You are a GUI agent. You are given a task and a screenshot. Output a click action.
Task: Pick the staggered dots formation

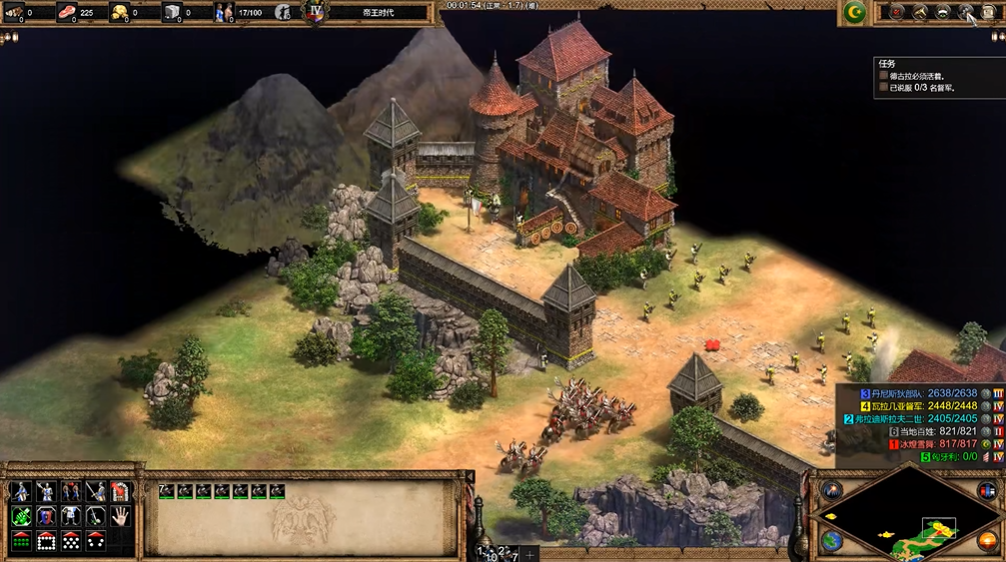71,541
